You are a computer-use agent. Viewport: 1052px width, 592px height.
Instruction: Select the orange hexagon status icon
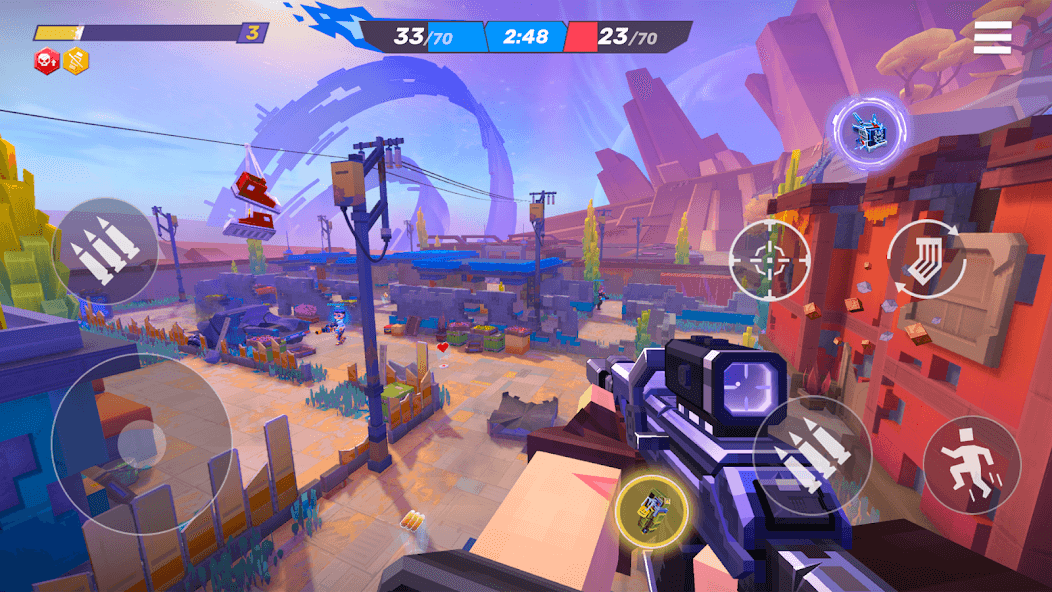tap(76, 61)
